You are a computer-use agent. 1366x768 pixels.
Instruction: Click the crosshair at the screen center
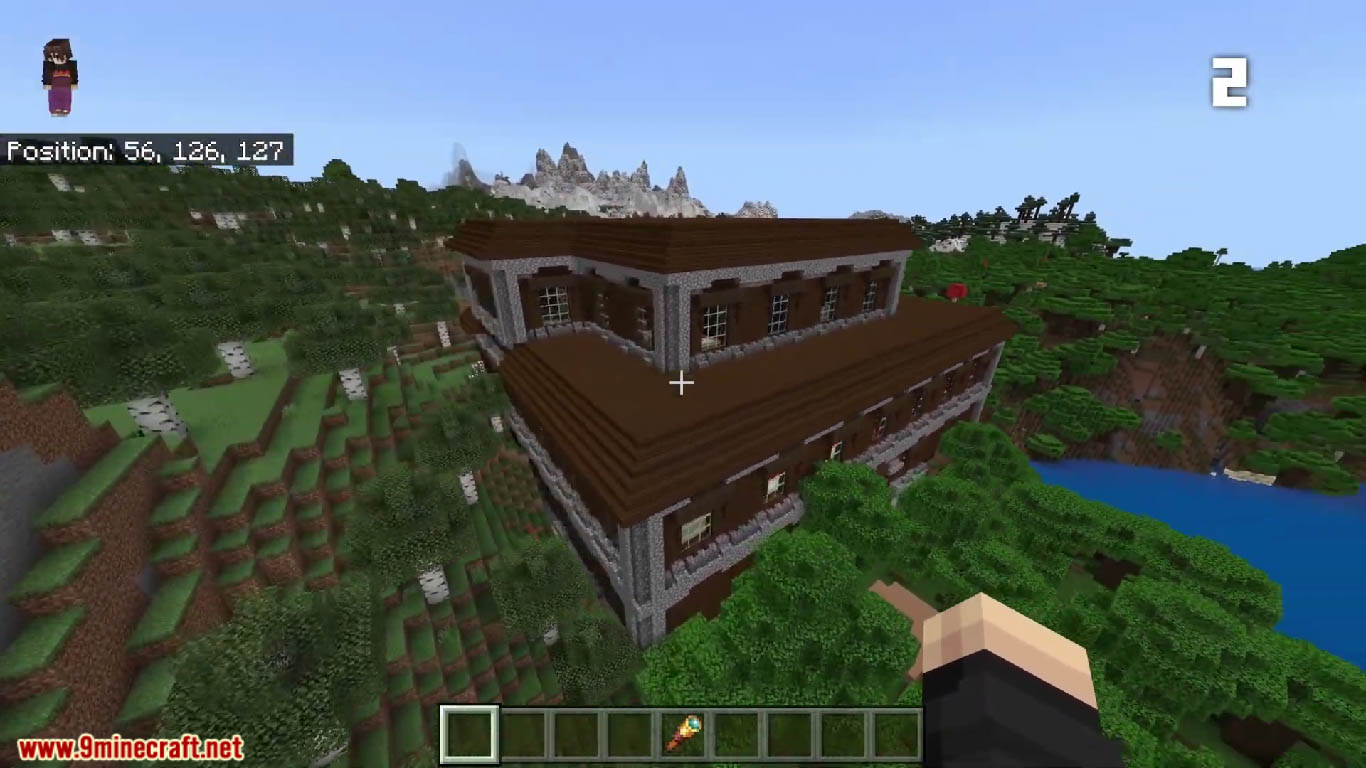pos(683,382)
